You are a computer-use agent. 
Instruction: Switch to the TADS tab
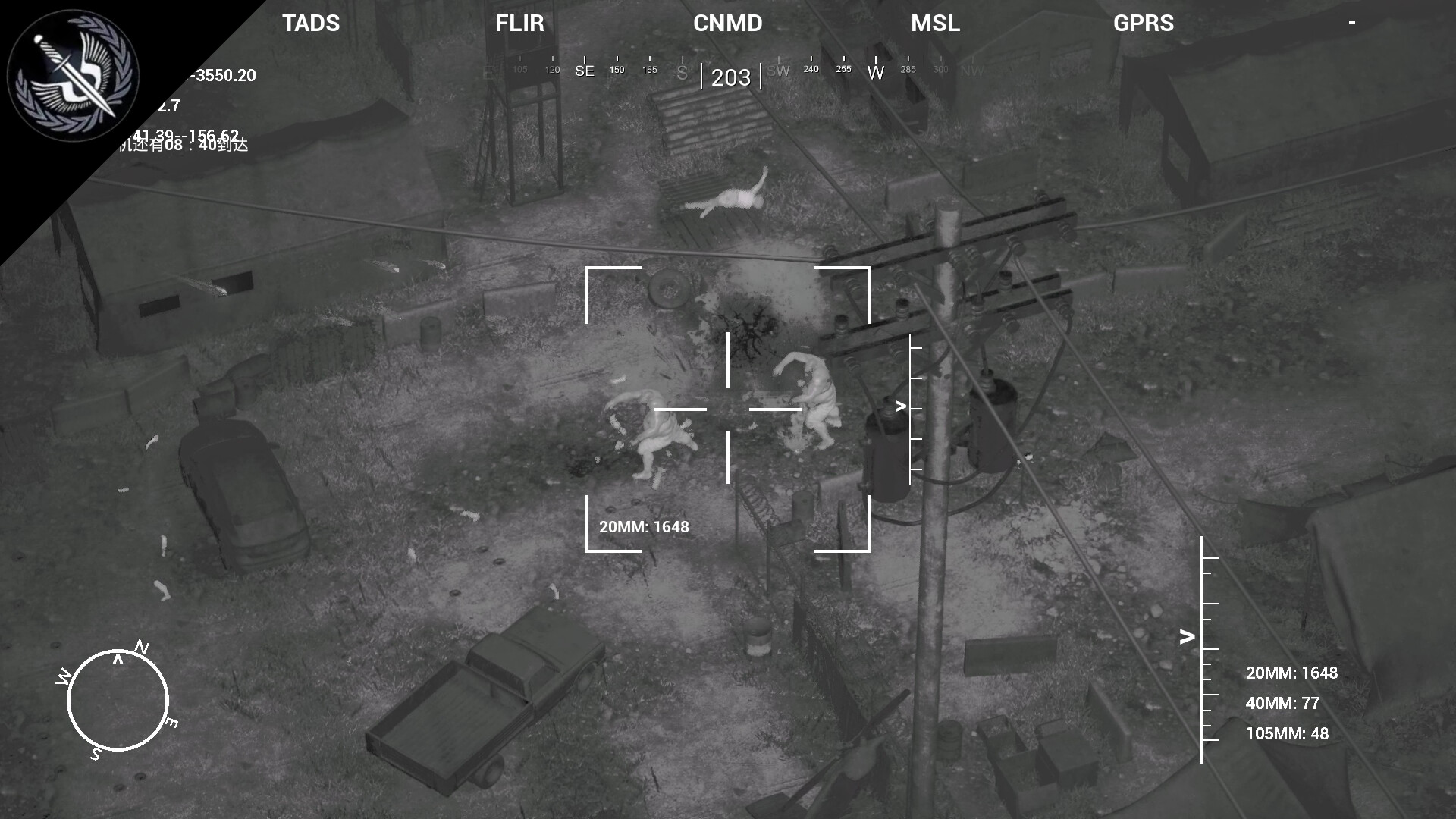click(x=310, y=24)
